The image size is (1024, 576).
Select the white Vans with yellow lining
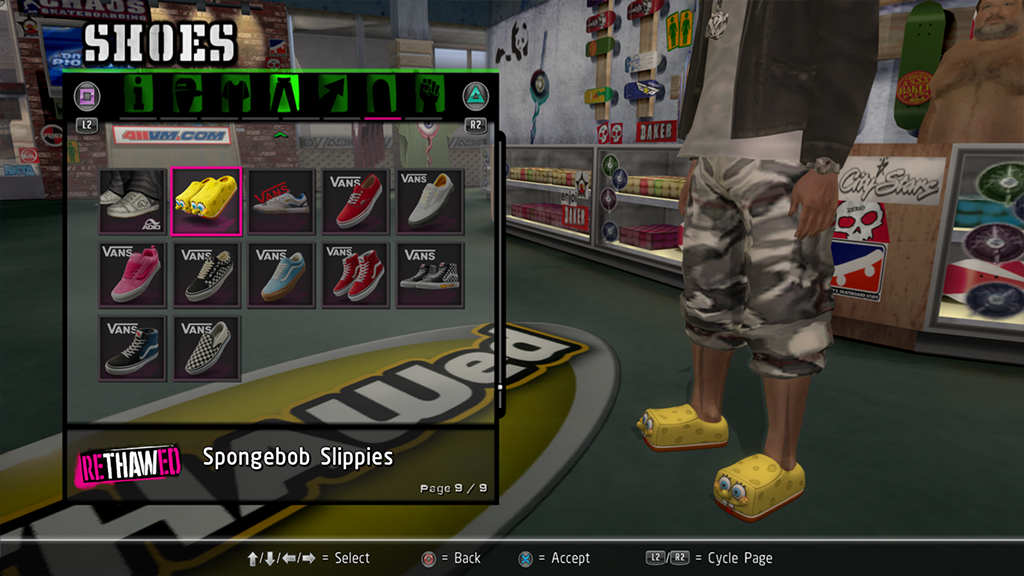tap(428, 201)
